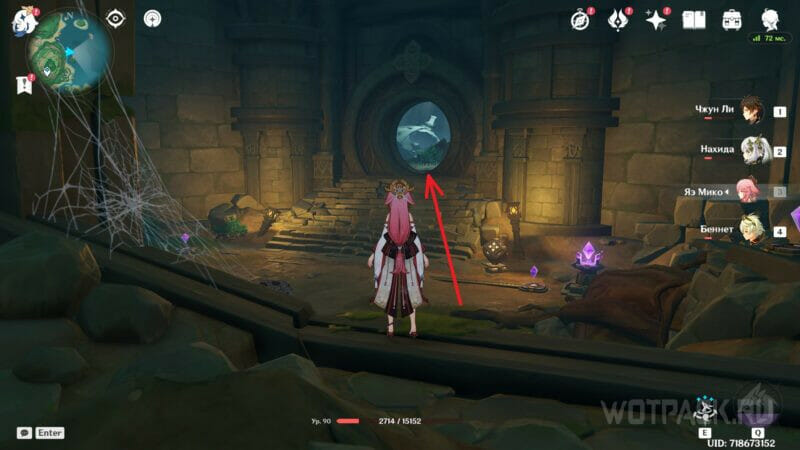Screen dimensions: 800x450
Task: Toggle the elemental sight eye icon
Action: (116, 18)
